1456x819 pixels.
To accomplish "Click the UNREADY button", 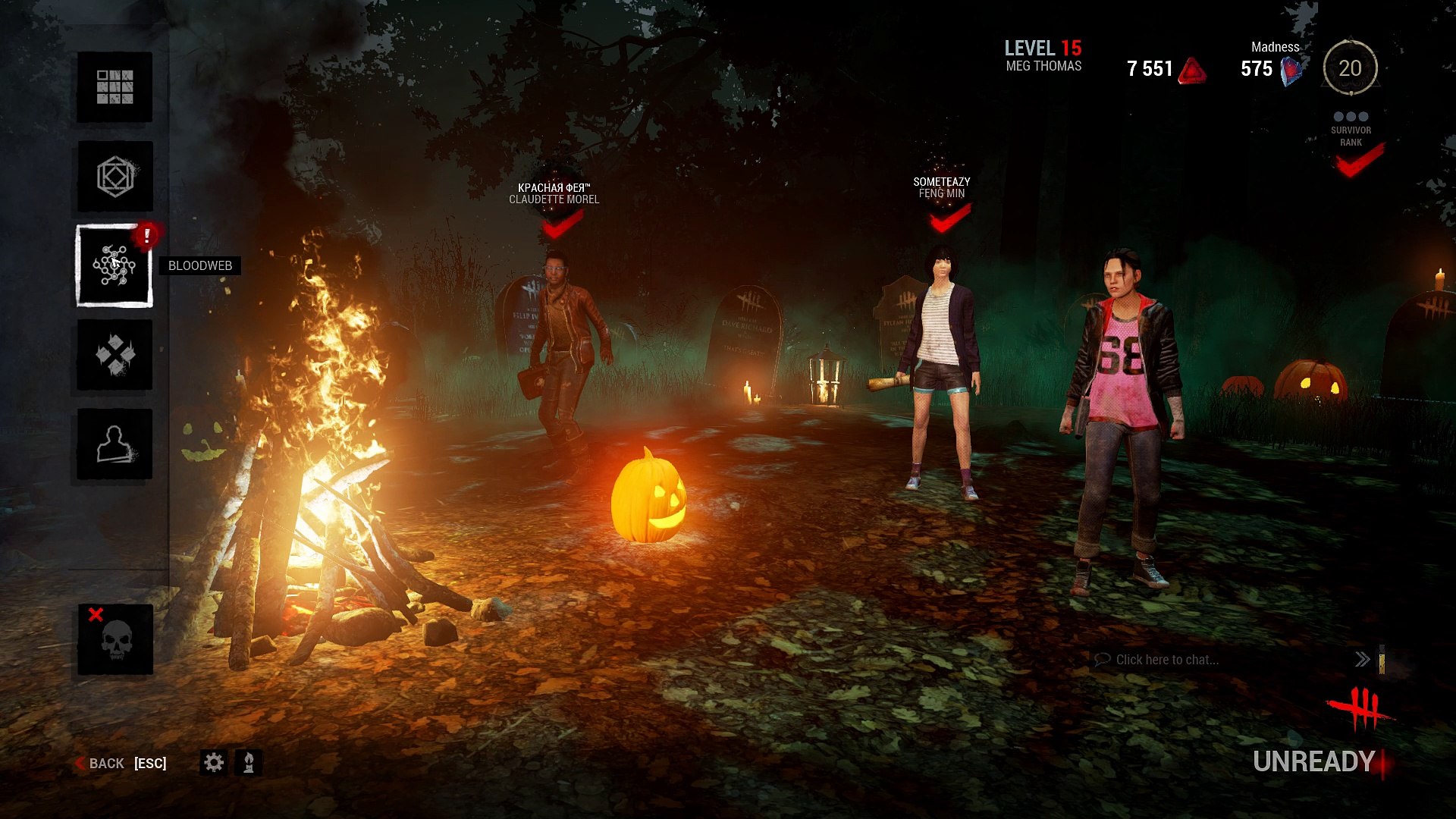I will (x=1313, y=761).
